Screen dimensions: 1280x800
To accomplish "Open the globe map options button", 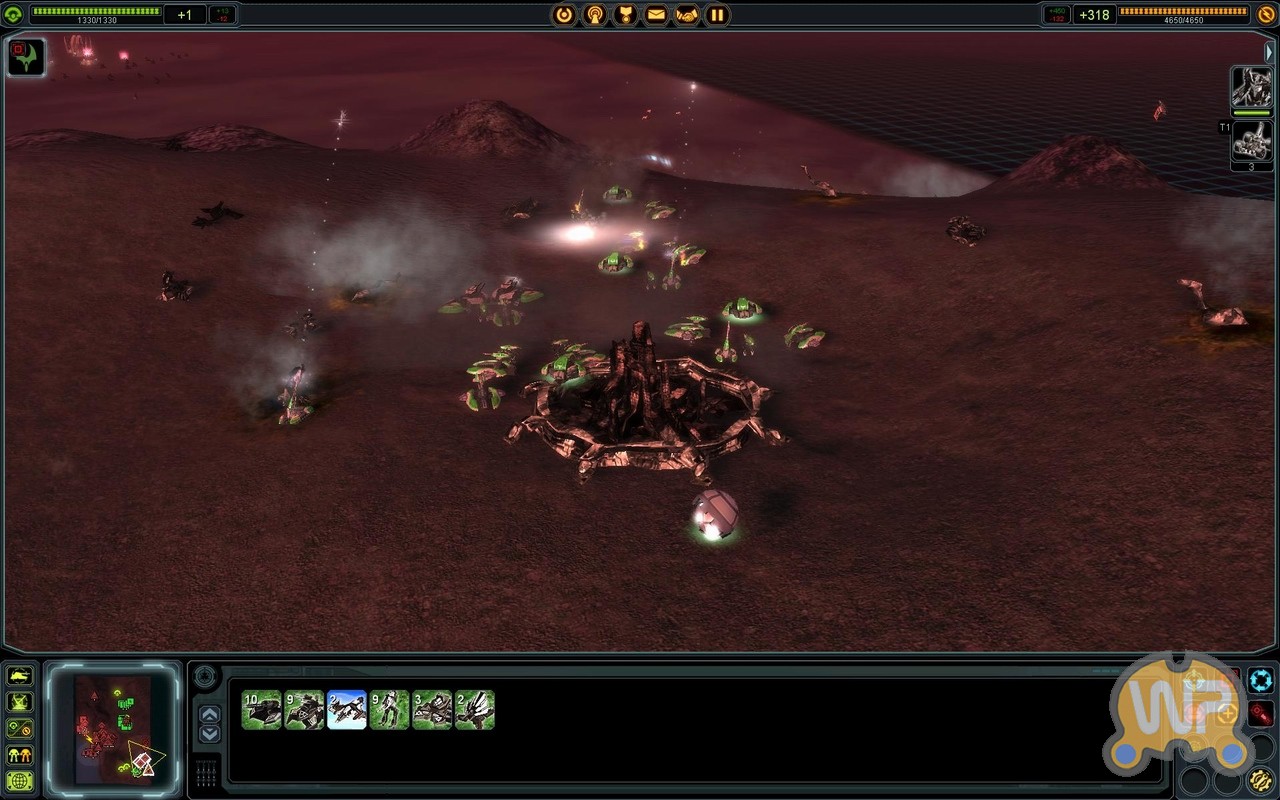I will click(x=20, y=781).
